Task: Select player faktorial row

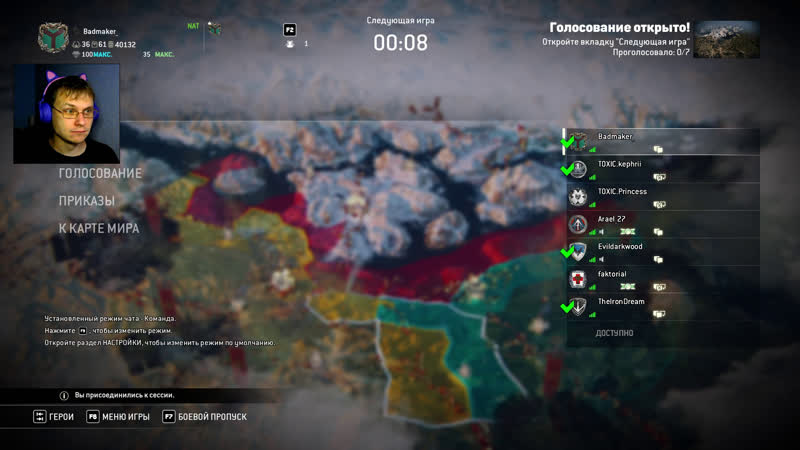Action: [660, 279]
